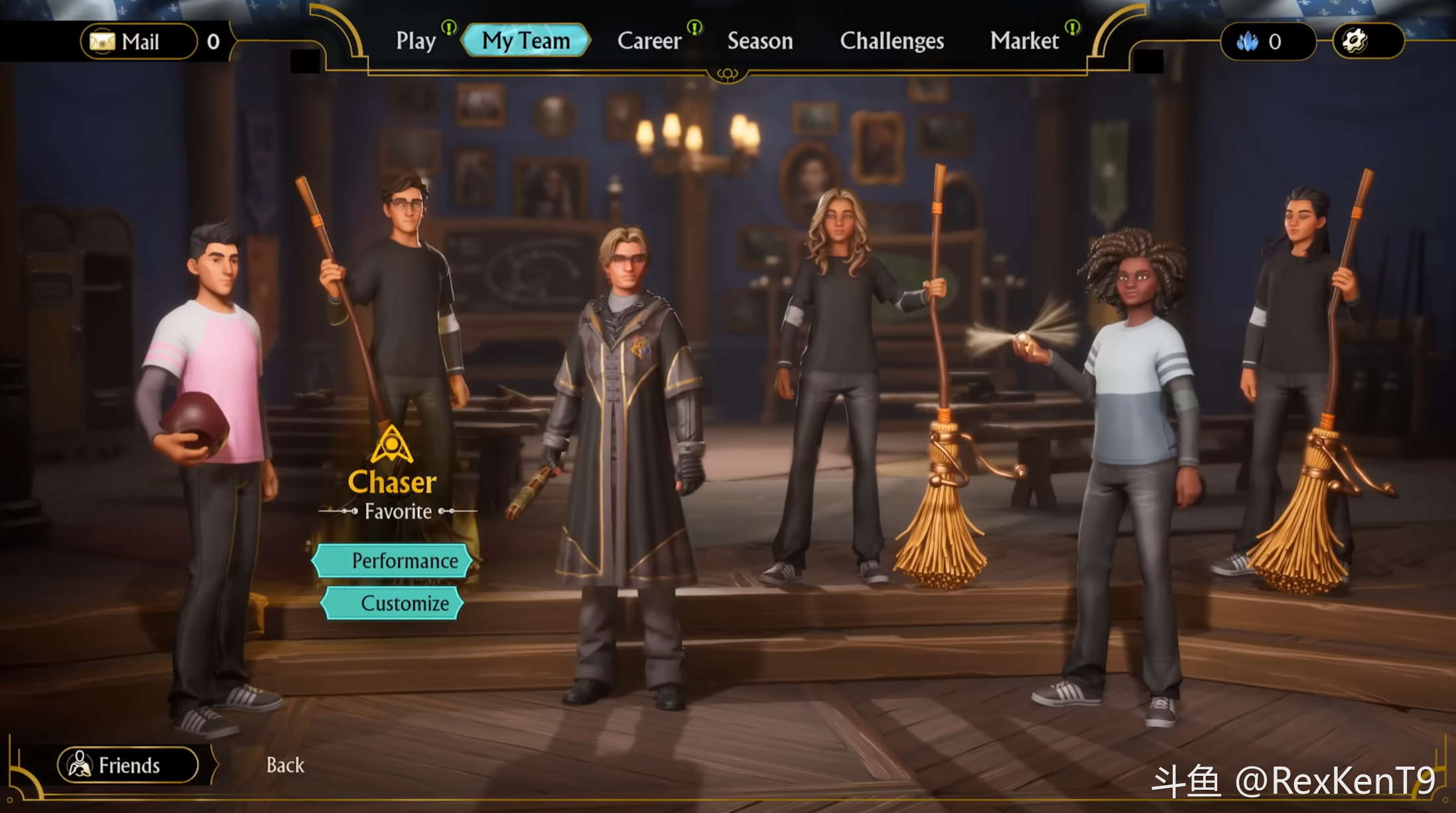
Task: Open the Friends list
Action: coord(128,765)
